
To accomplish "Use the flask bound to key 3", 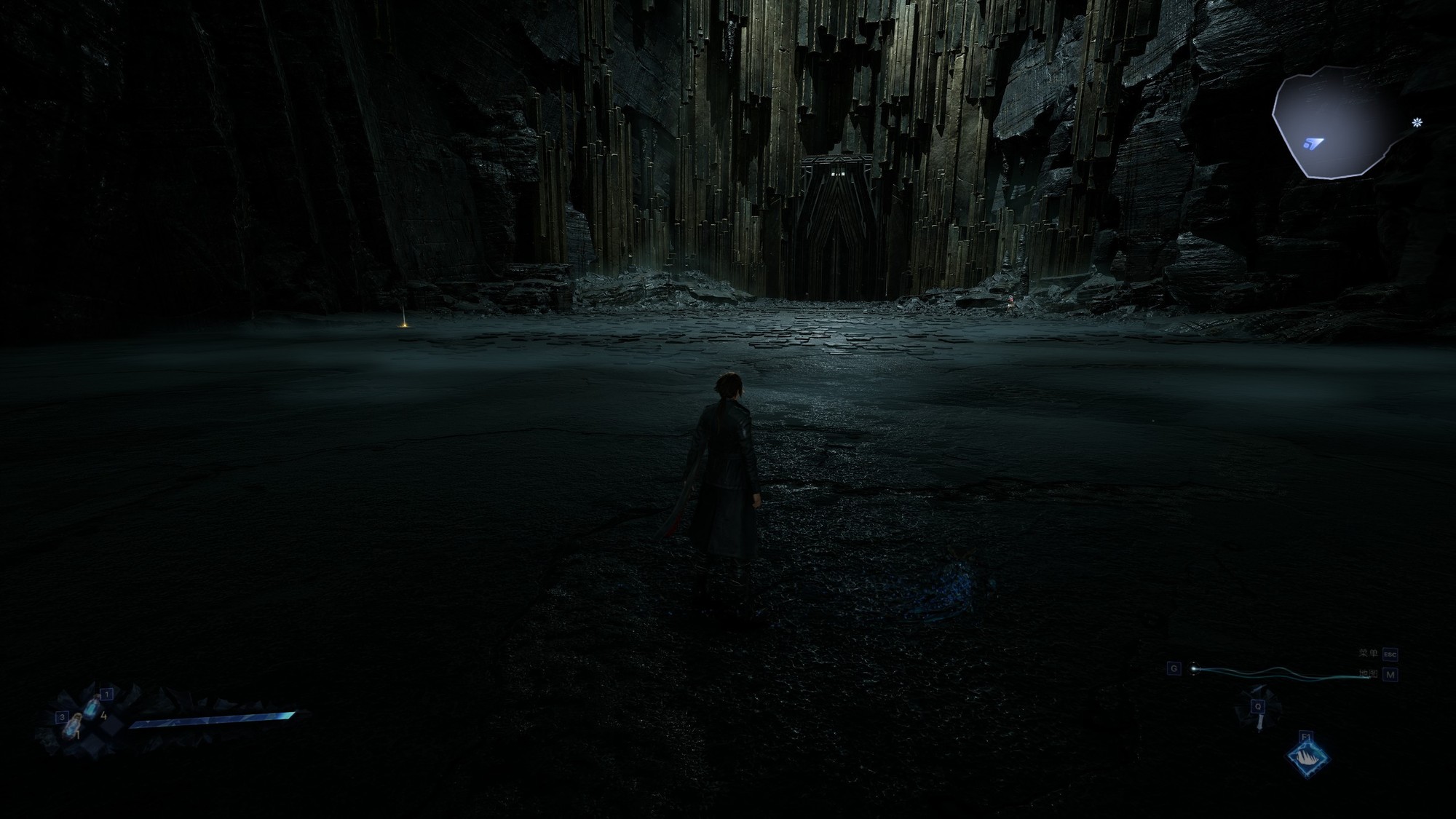I will [72, 726].
